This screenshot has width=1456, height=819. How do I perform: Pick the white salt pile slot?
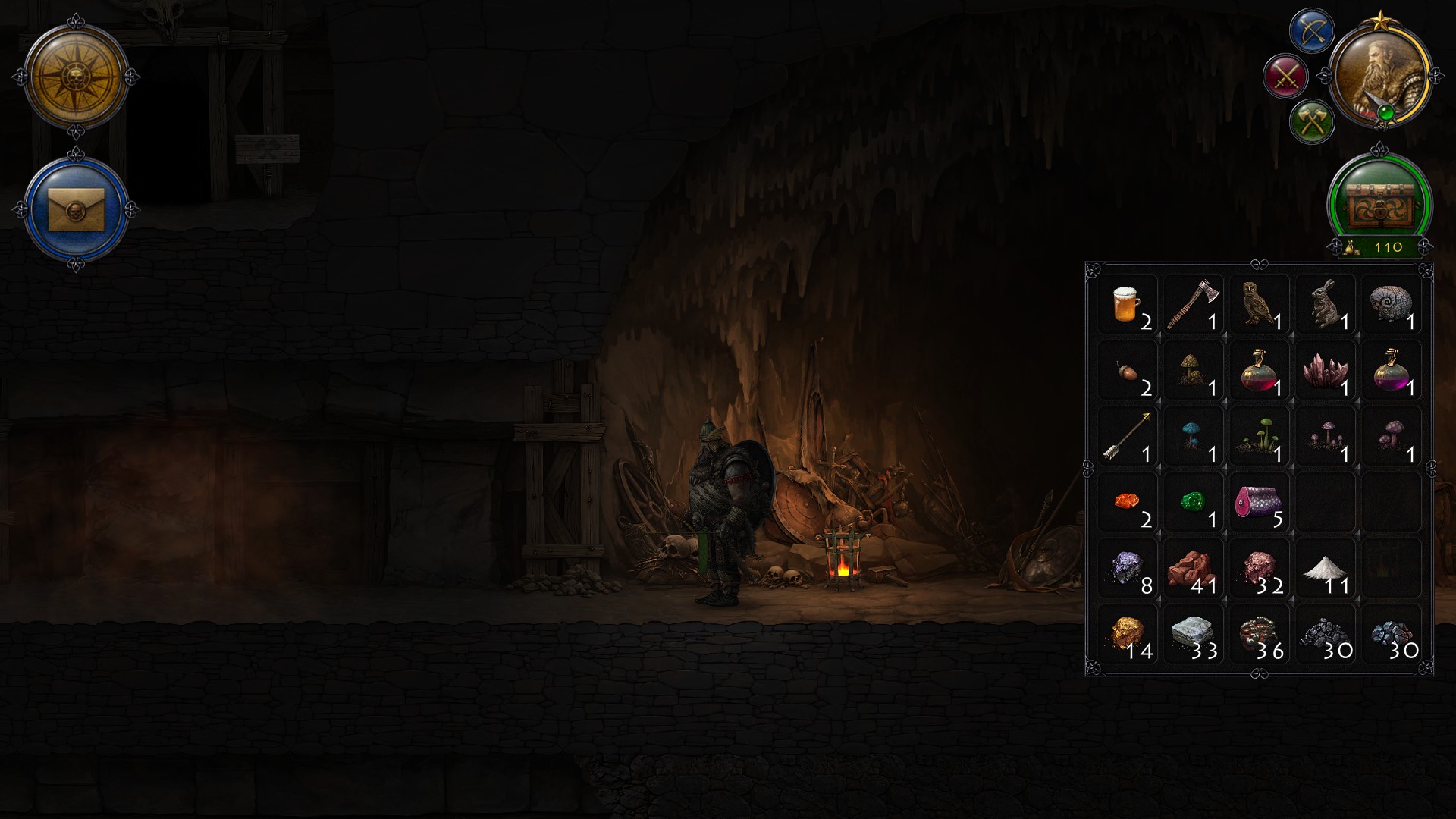[x=1326, y=569]
